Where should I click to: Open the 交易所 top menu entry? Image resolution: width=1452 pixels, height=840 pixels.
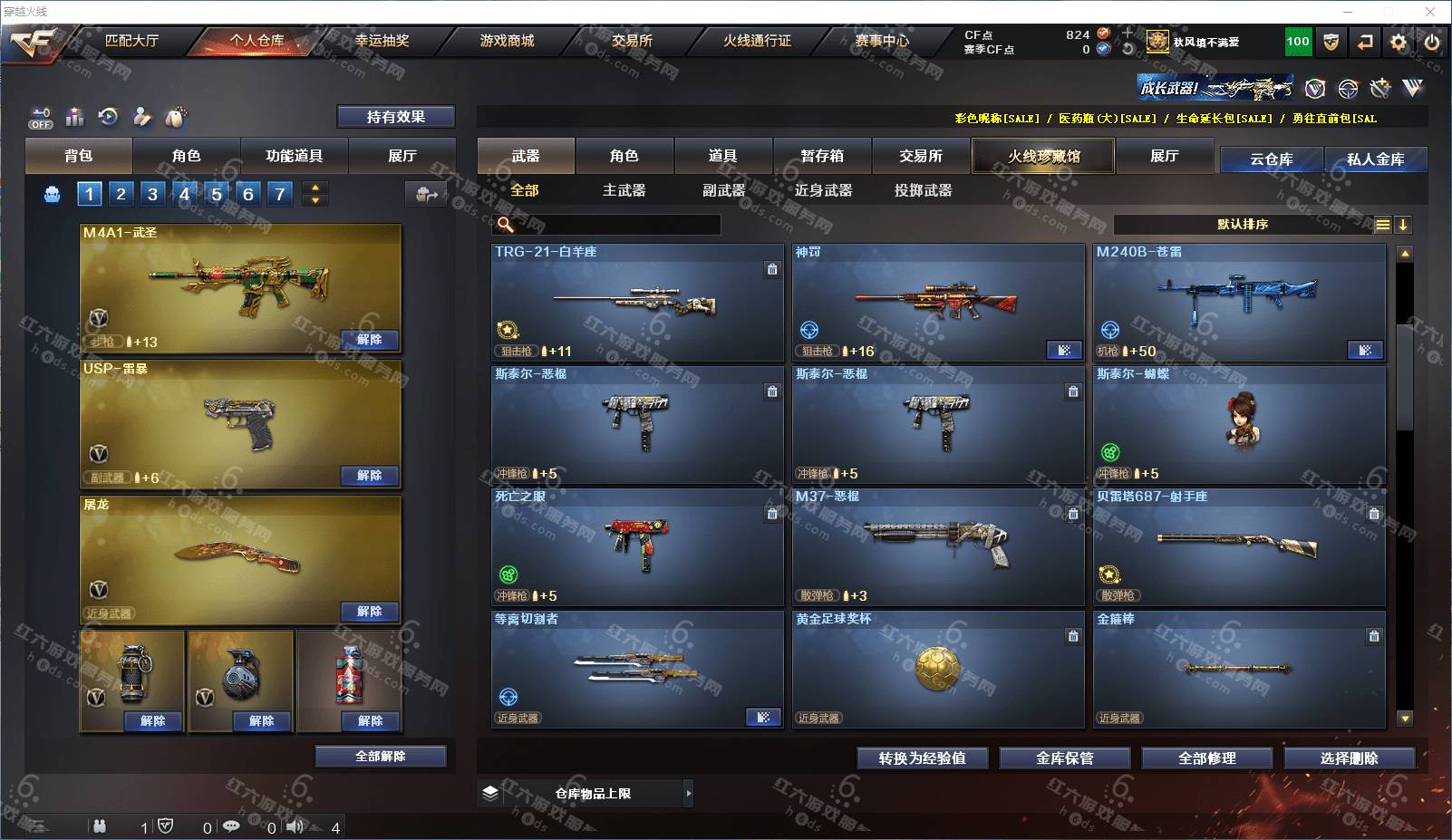(632, 41)
